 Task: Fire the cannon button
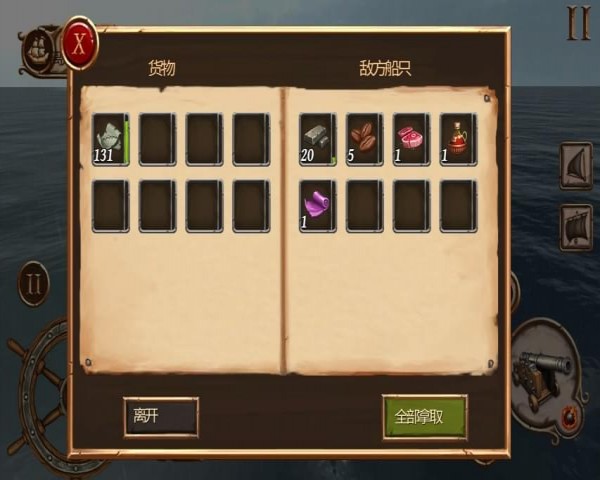(544, 375)
